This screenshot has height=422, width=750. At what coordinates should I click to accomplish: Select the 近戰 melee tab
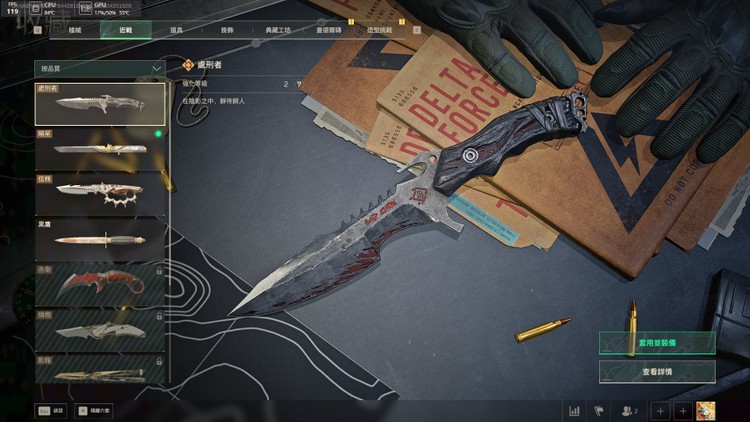125,31
